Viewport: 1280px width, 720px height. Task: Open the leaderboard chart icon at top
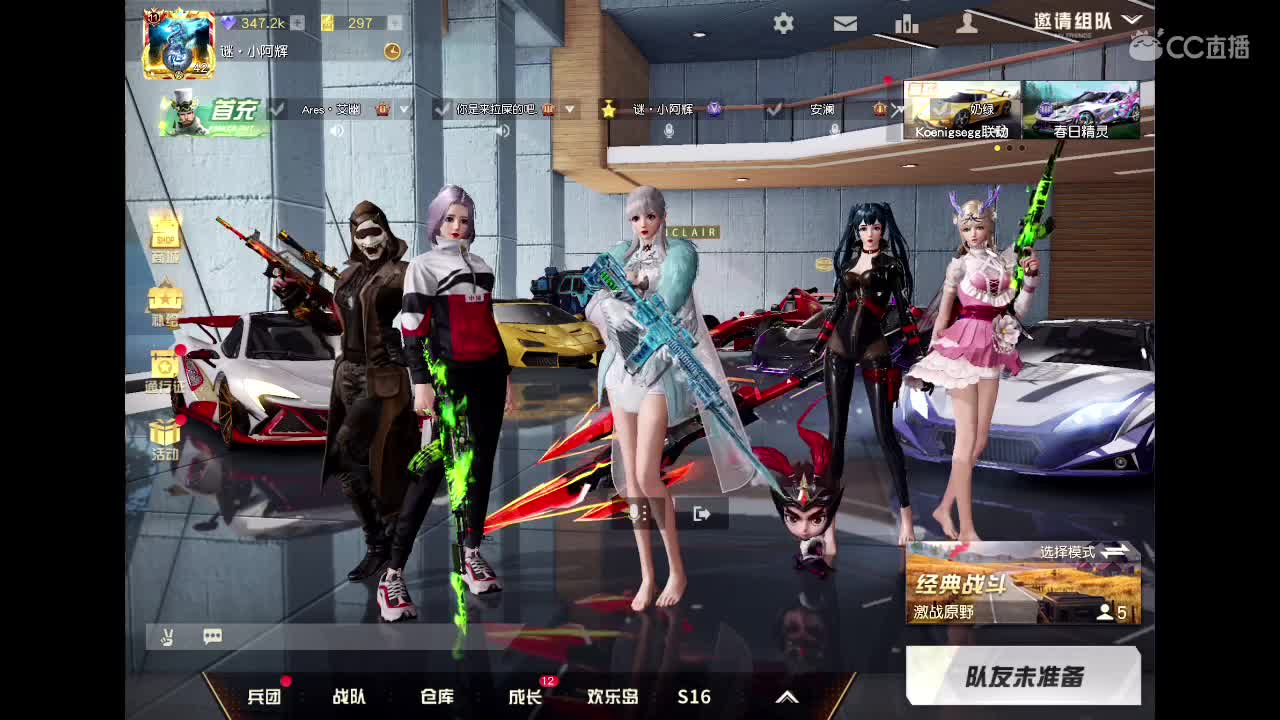point(906,23)
